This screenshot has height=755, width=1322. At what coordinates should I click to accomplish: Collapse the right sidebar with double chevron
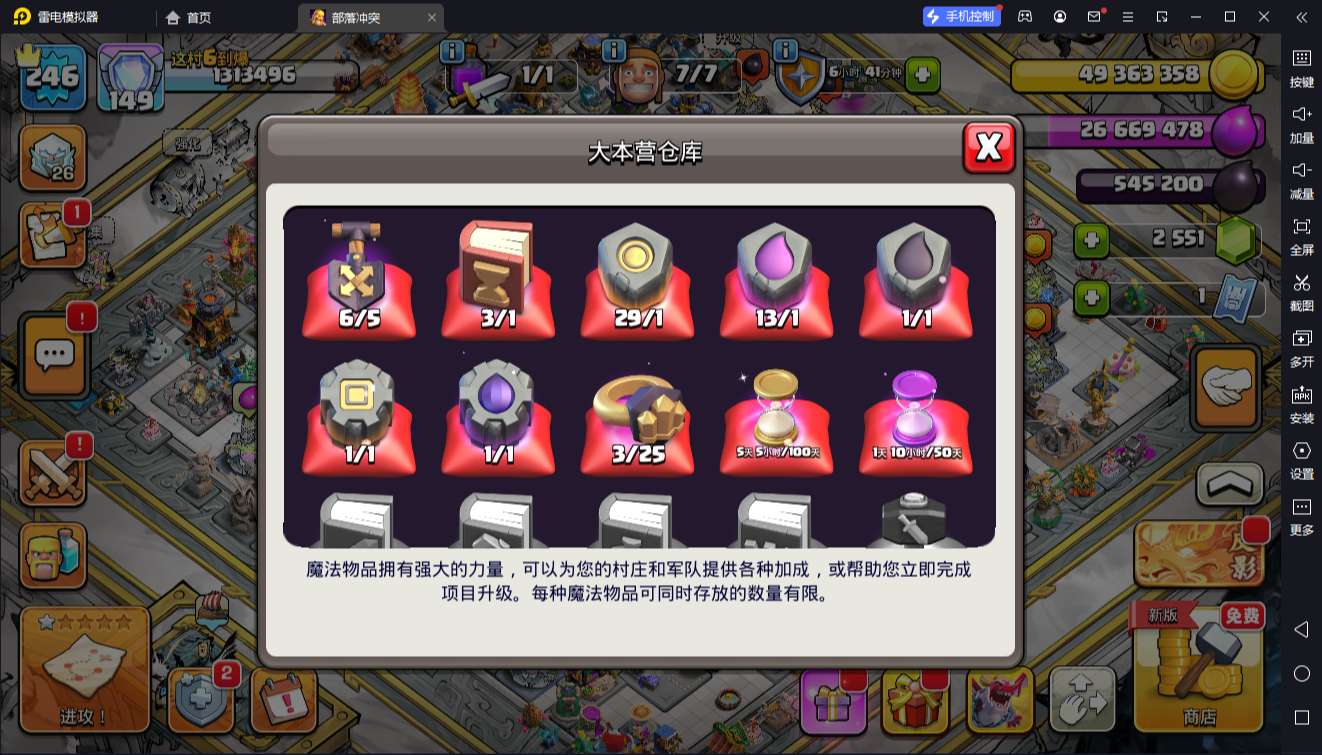click(1301, 17)
